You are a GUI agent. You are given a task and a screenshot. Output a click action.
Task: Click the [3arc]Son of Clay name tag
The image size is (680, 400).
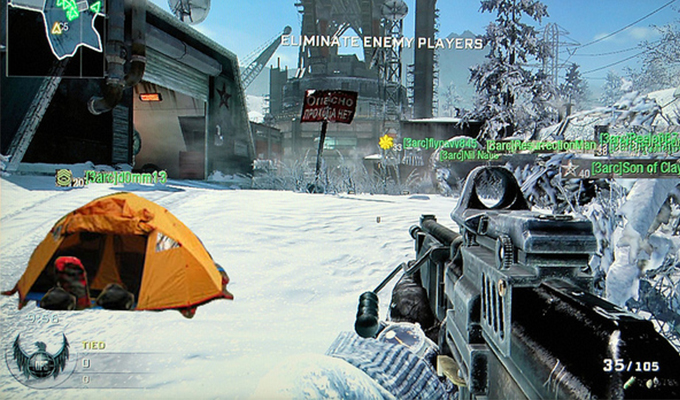click(x=636, y=167)
